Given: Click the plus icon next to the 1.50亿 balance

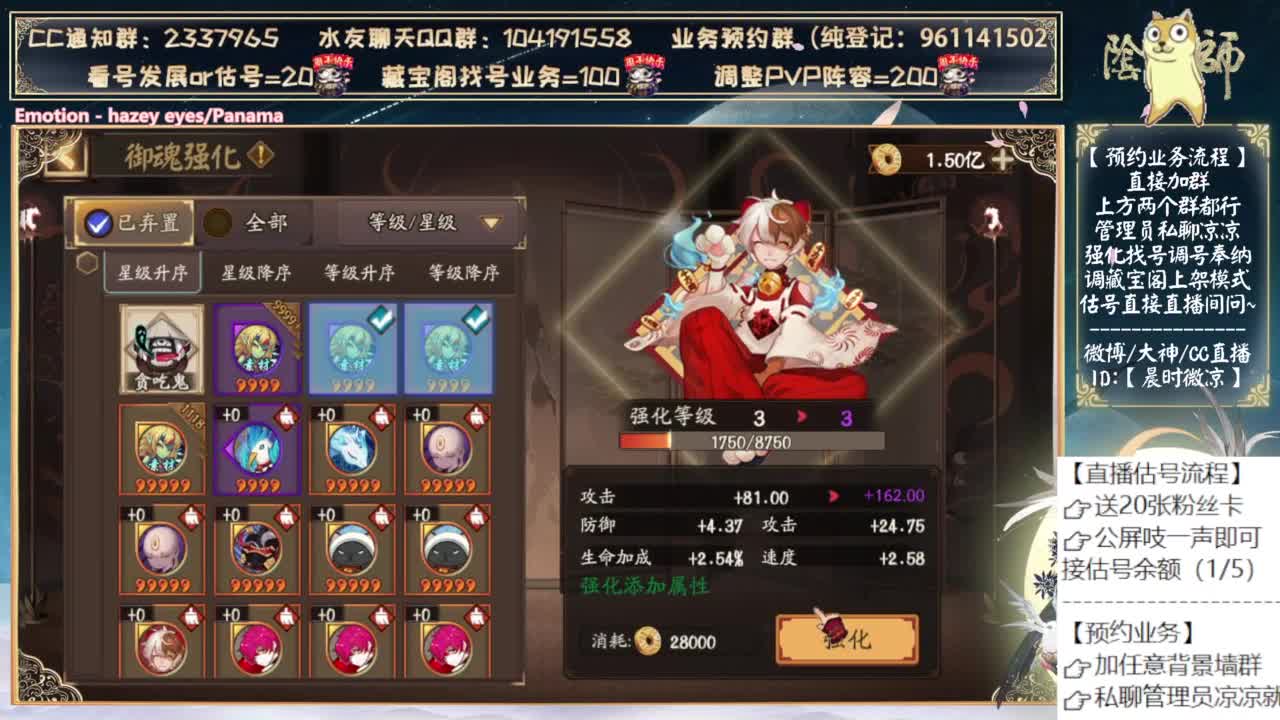Looking at the screenshot, I should click(x=1002, y=158).
